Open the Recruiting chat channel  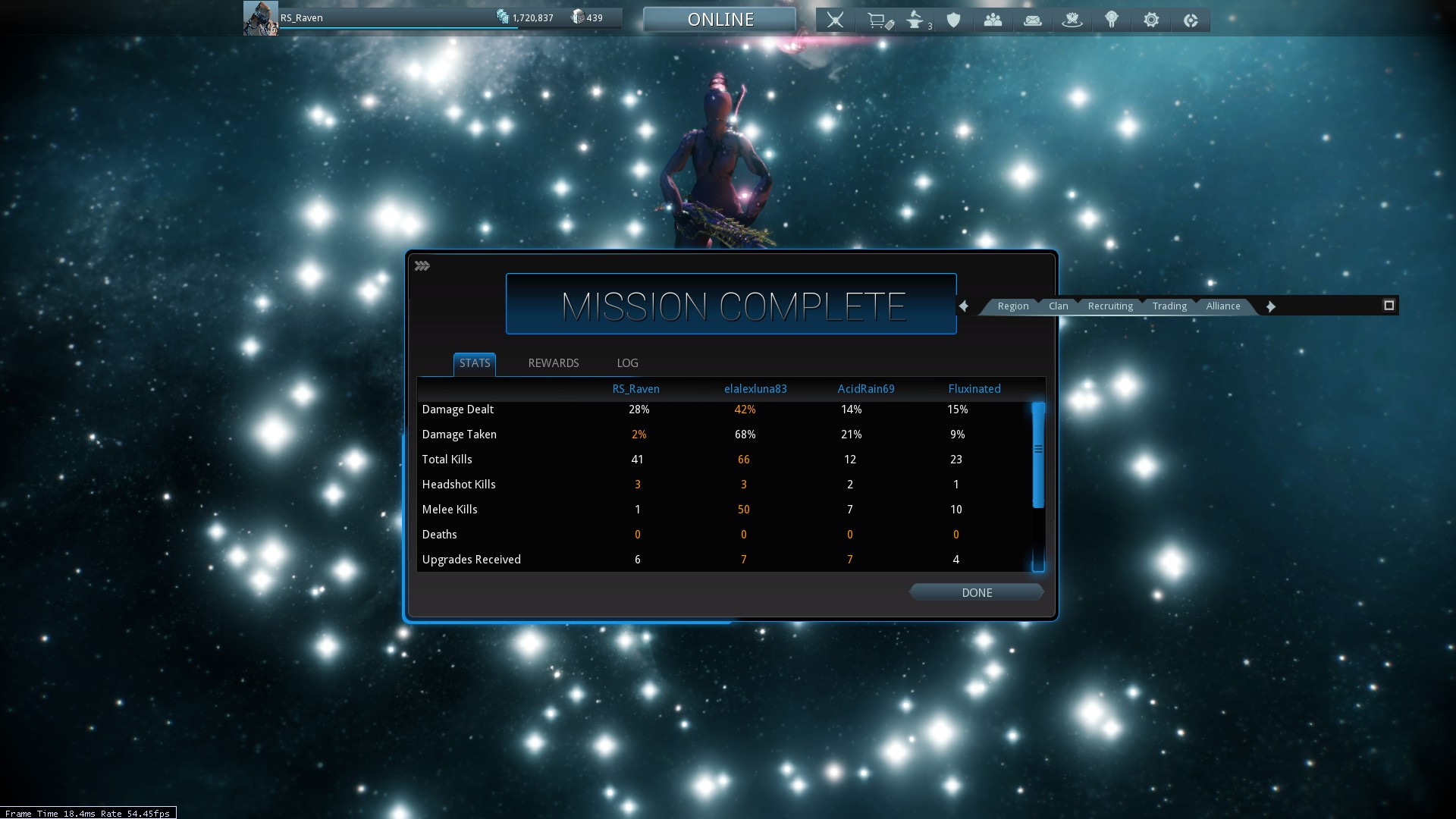point(1109,306)
